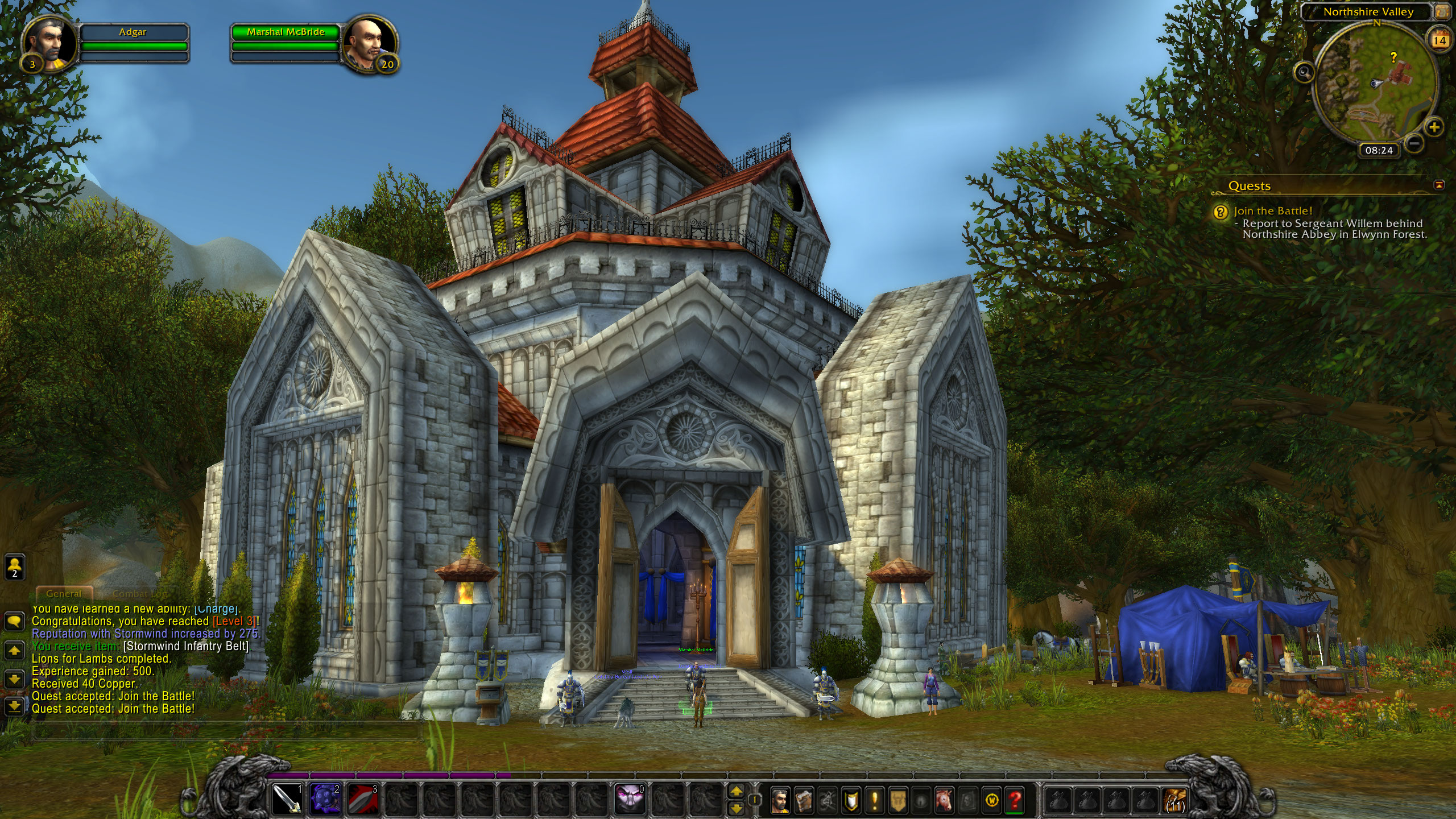The width and height of the screenshot is (1456, 819).
Task: Open the character info micro button
Action: pos(780,800)
